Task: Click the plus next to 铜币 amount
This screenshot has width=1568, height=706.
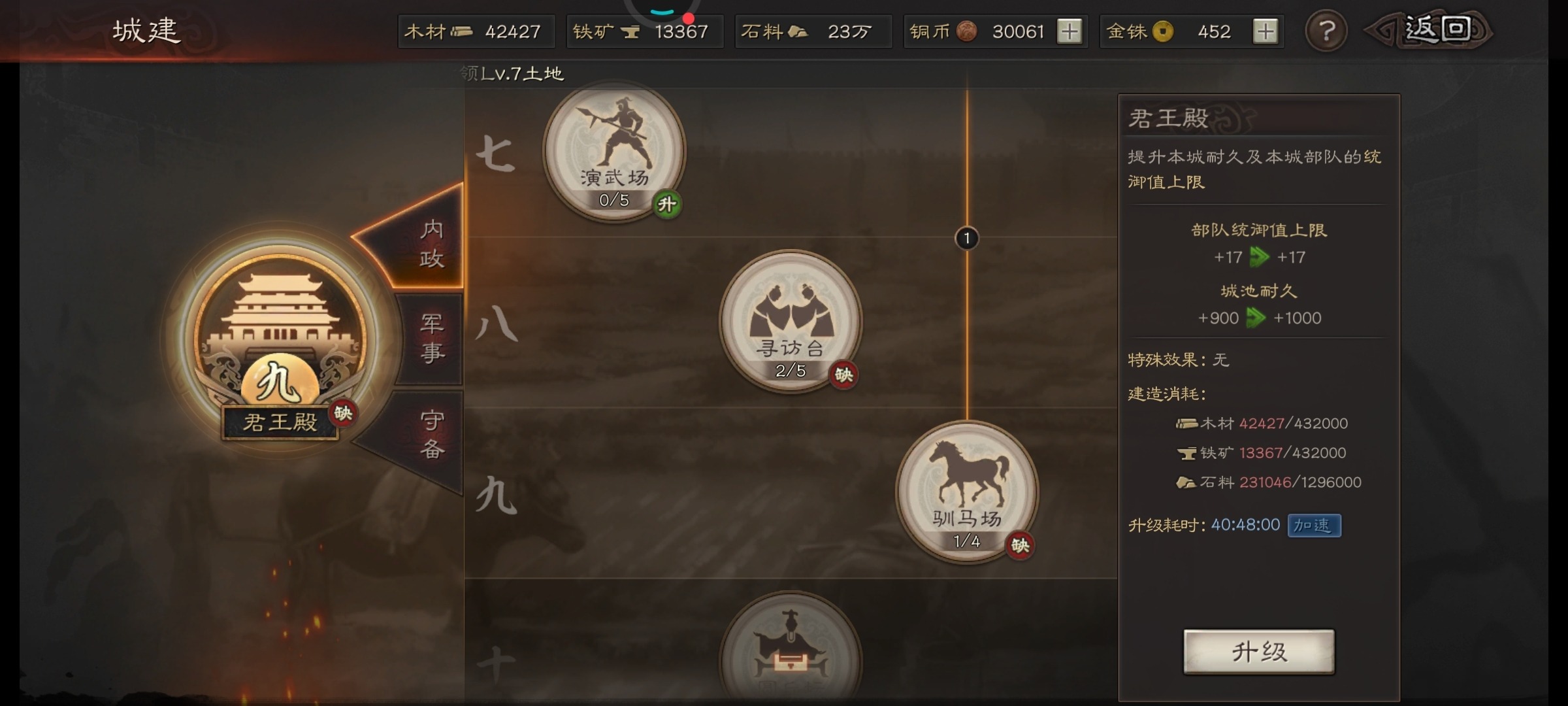Action: [1071, 31]
